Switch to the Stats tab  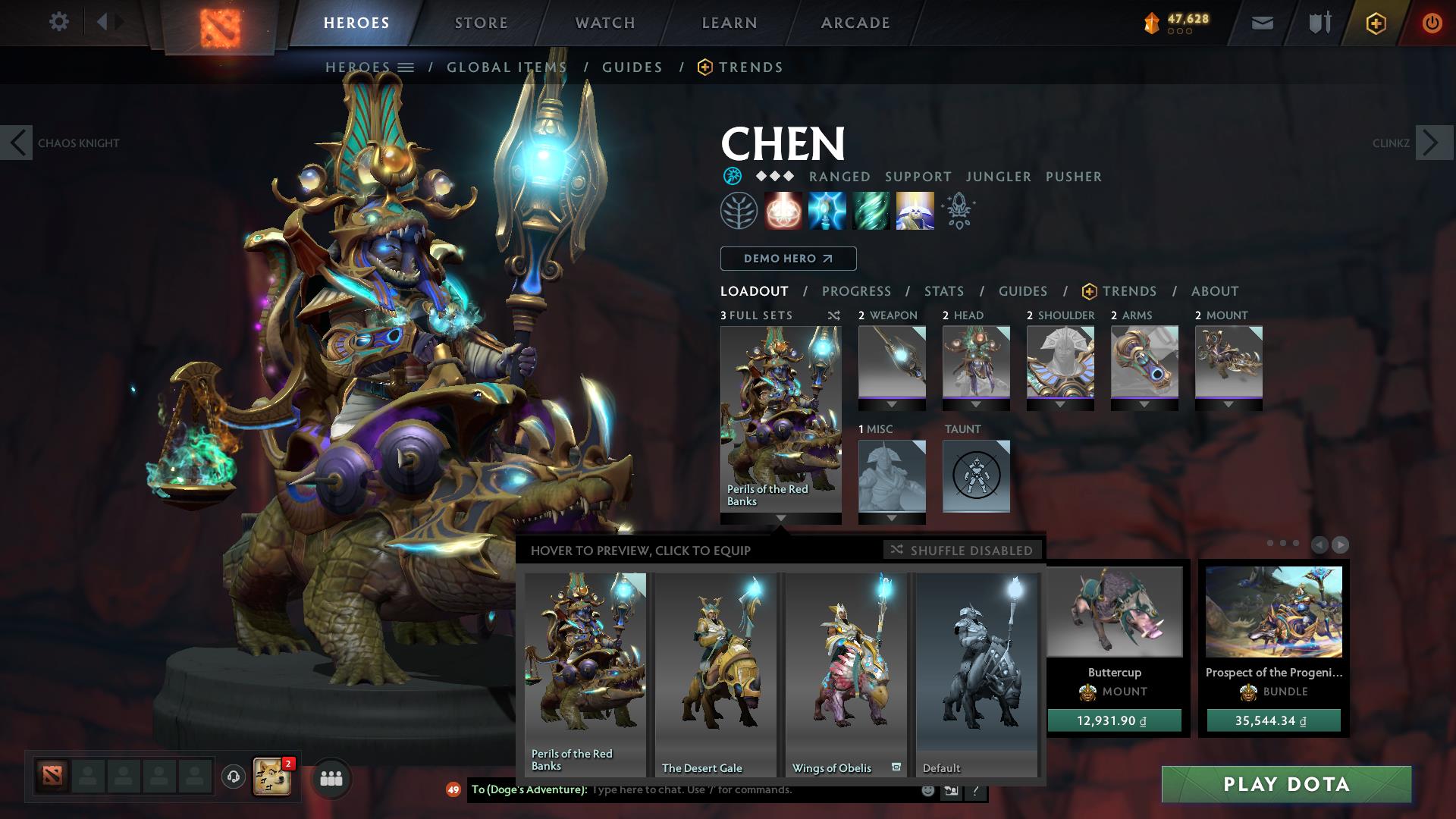[x=943, y=291]
